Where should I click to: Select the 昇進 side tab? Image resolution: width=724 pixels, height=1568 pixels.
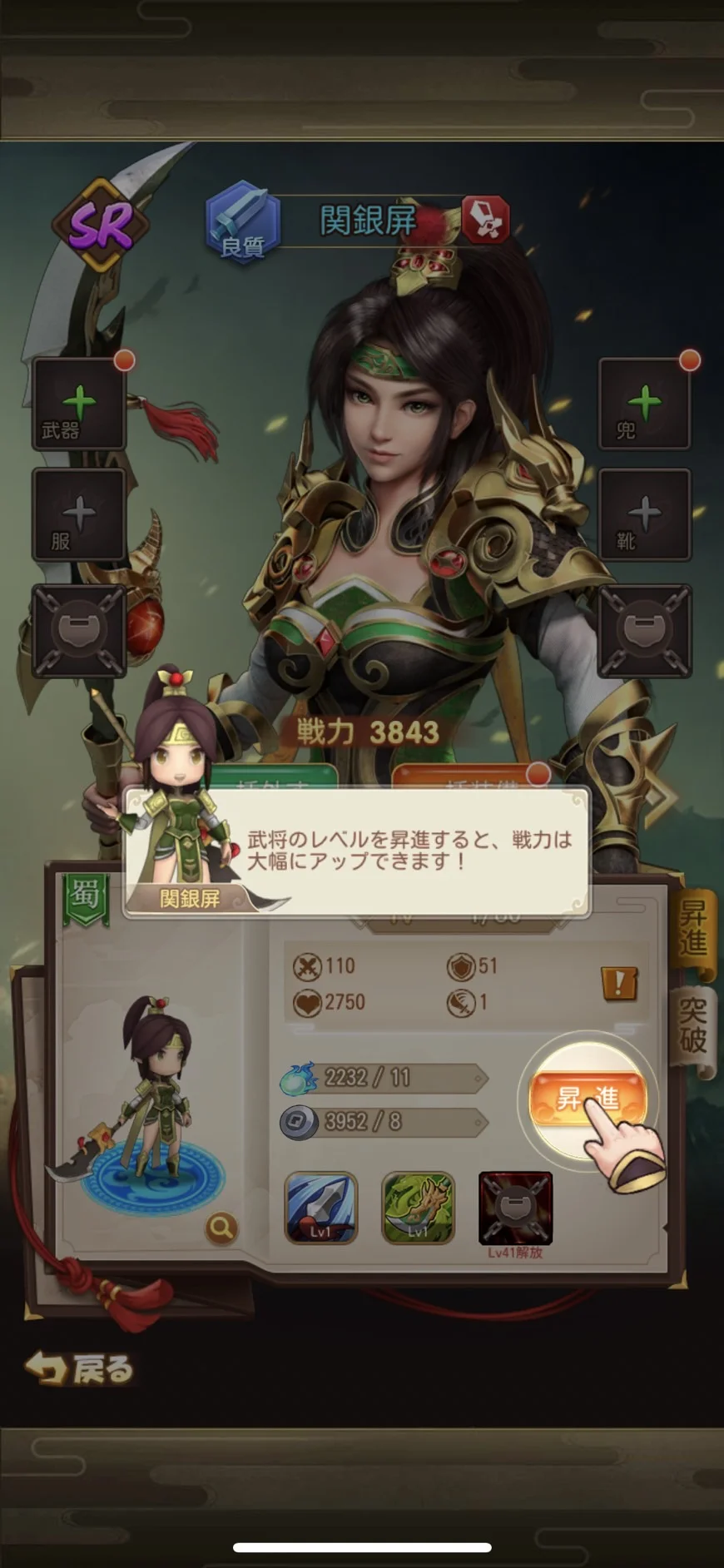[x=692, y=929]
